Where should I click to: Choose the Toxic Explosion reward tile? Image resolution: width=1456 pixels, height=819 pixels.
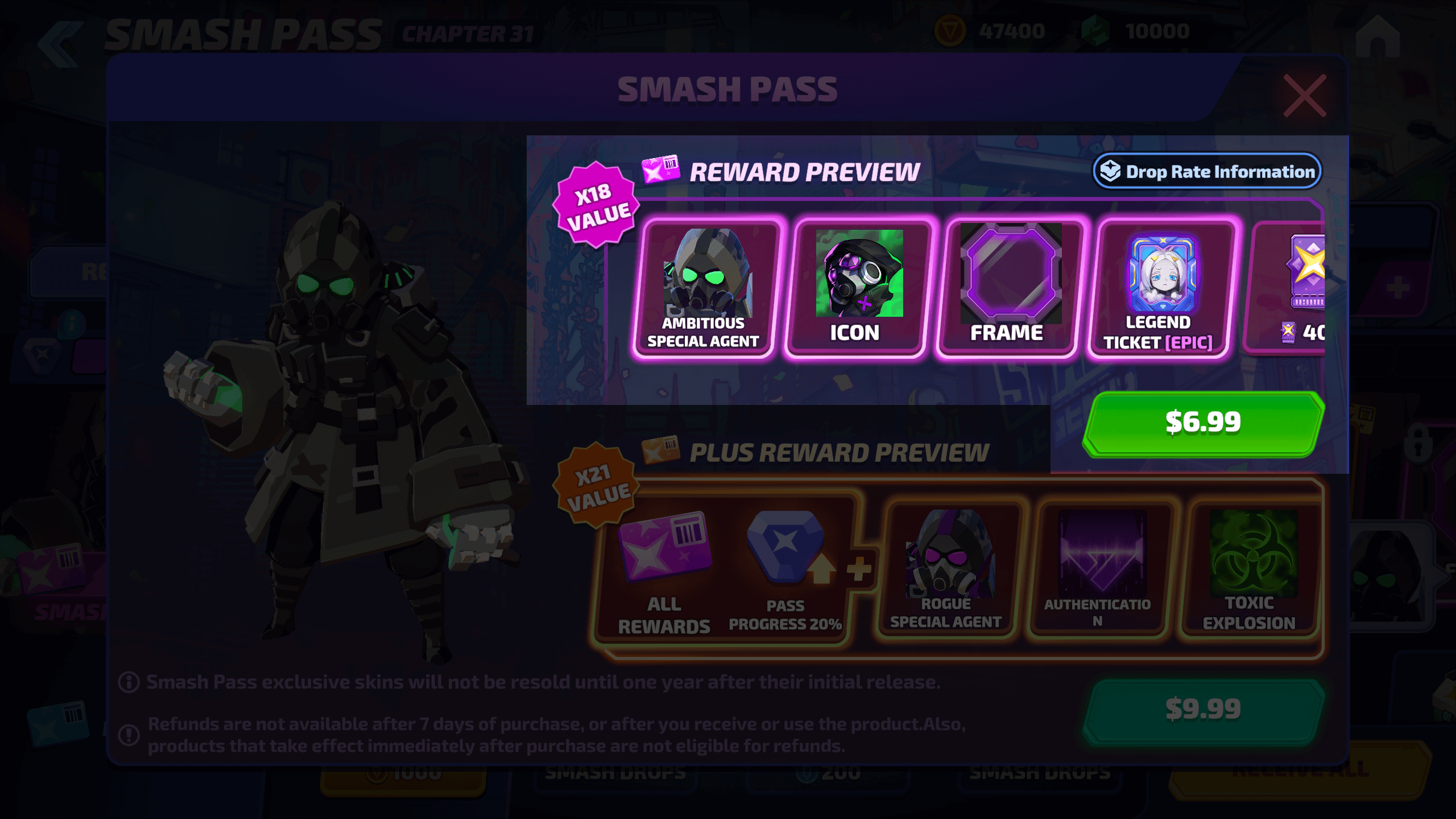pyautogui.click(x=1251, y=569)
